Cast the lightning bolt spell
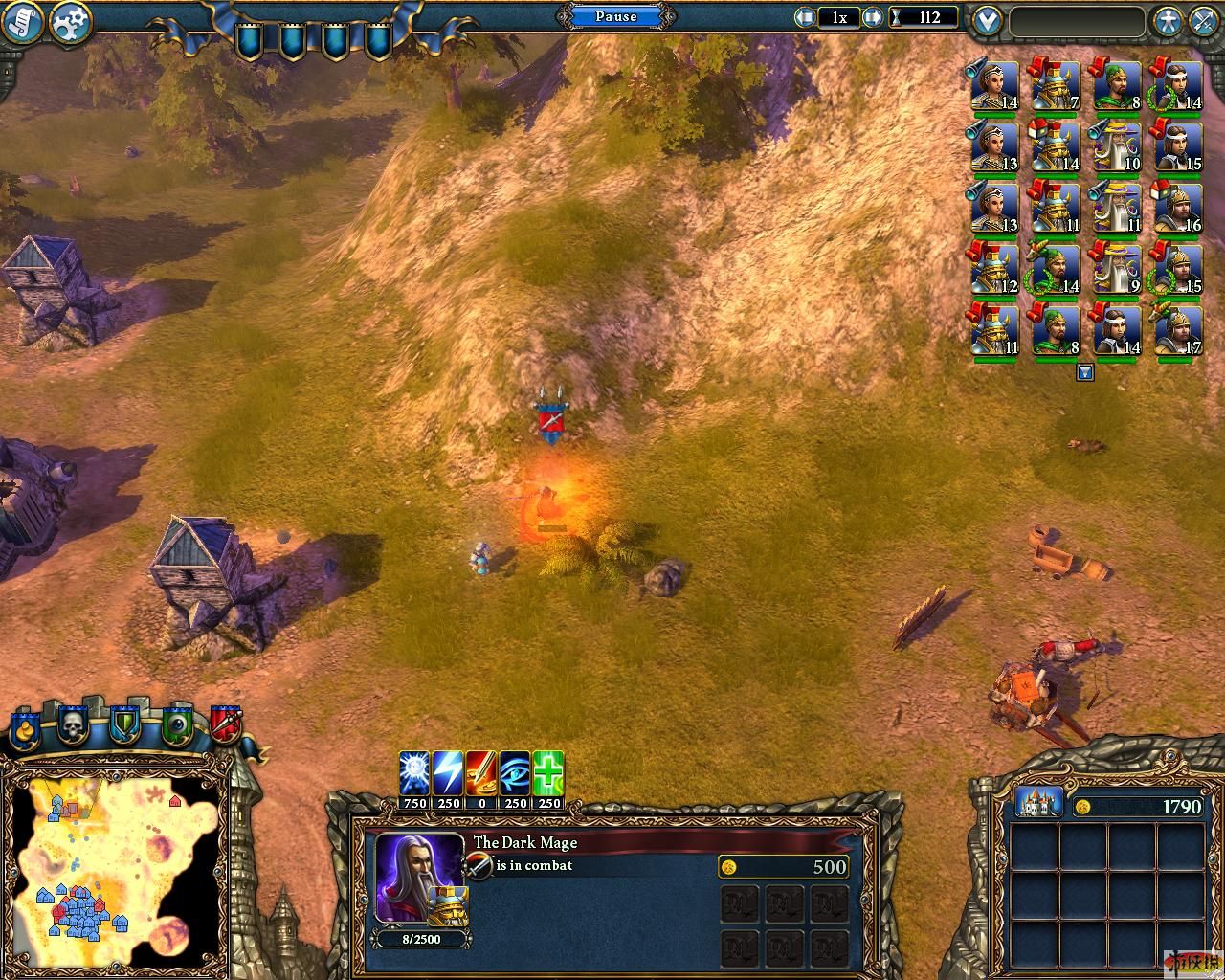The height and width of the screenshot is (980, 1225). (448, 773)
